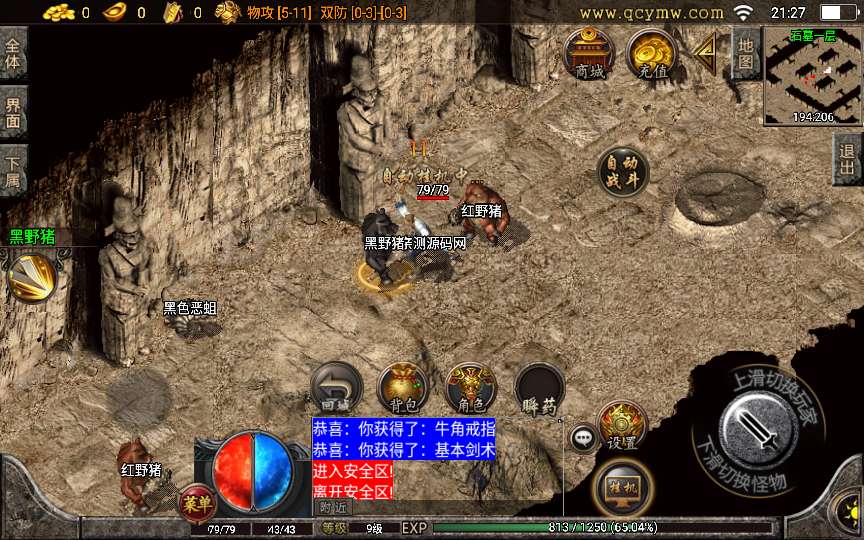Tap the 瞬药 instant potion slot
Image resolution: width=864 pixels, height=540 pixels.
point(539,388)
